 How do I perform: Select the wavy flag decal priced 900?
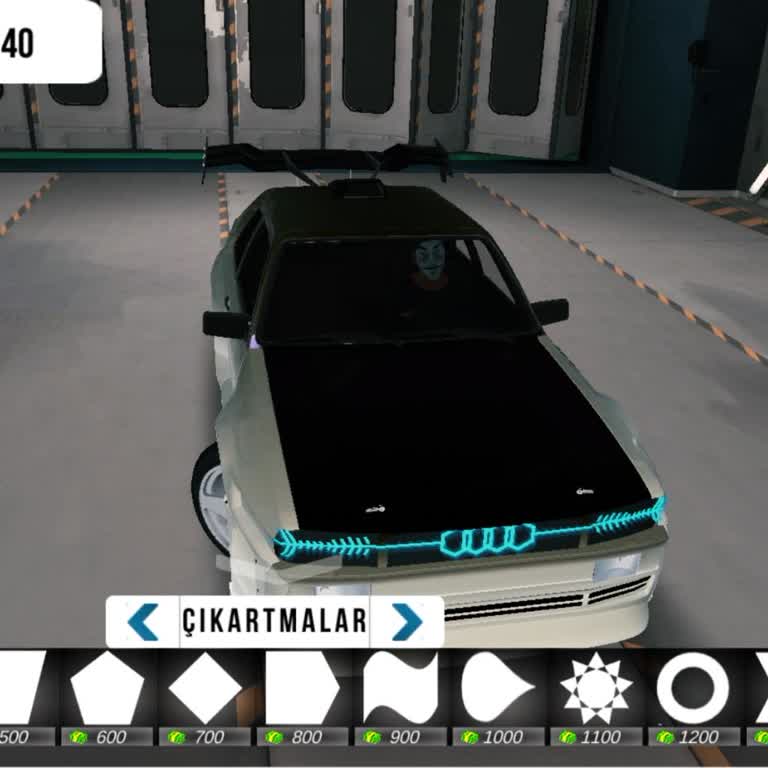pyautogui.click(x=400, y=690)
